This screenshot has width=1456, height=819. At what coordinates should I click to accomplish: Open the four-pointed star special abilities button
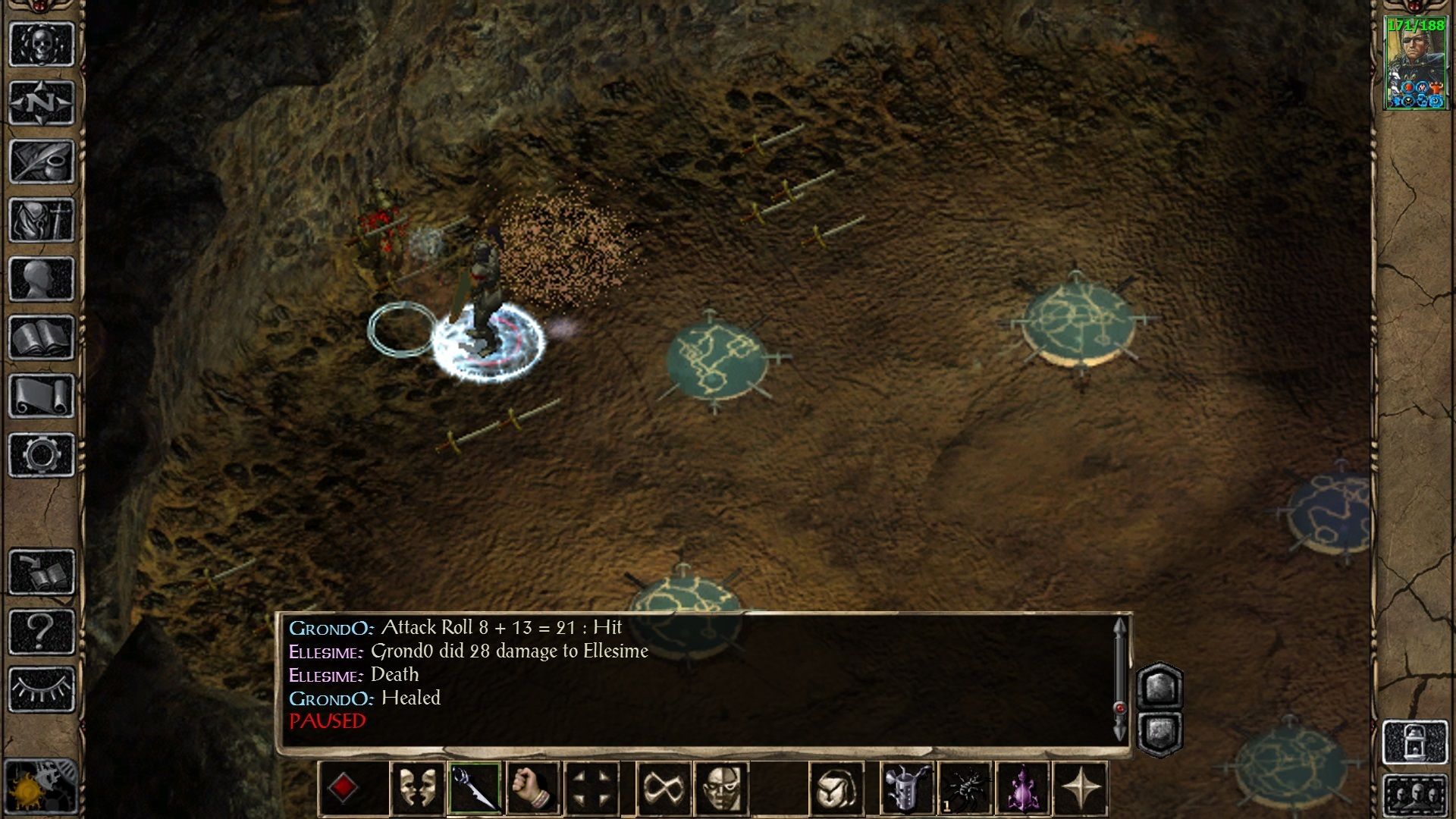click(1081, 789)
